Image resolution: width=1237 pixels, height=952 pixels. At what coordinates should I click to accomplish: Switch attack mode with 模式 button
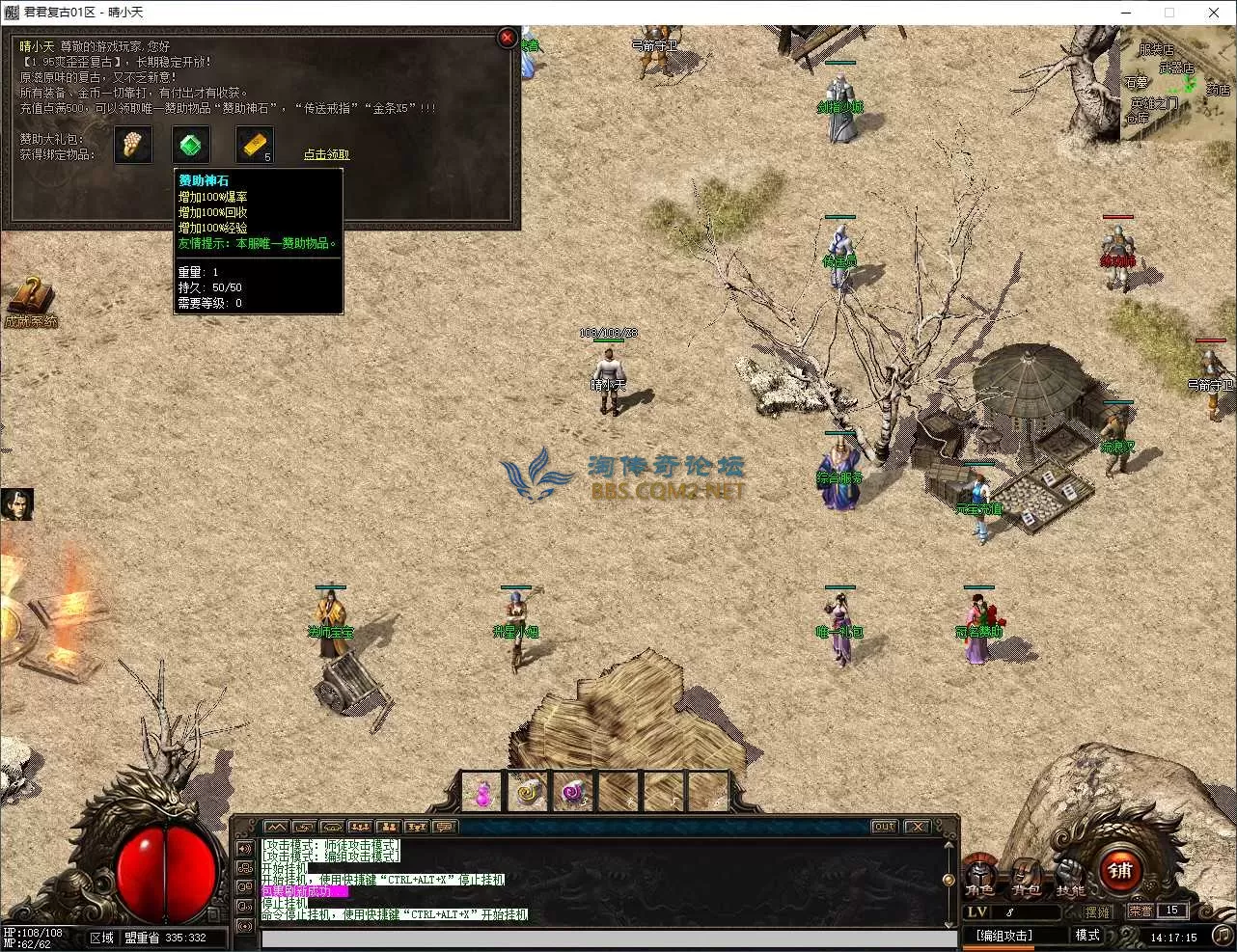(1087, 936)
